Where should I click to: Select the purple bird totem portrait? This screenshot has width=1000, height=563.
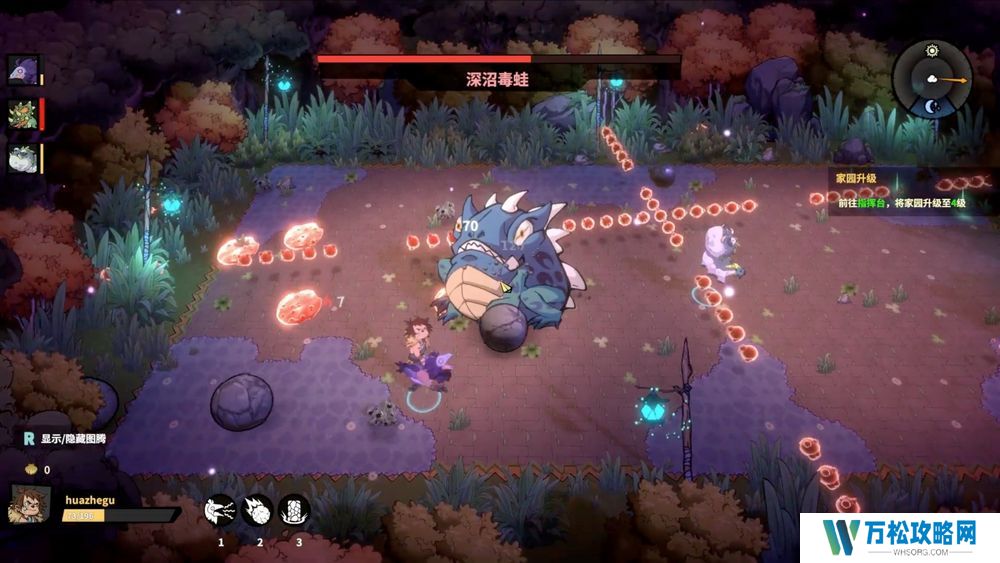pos(22,70)
